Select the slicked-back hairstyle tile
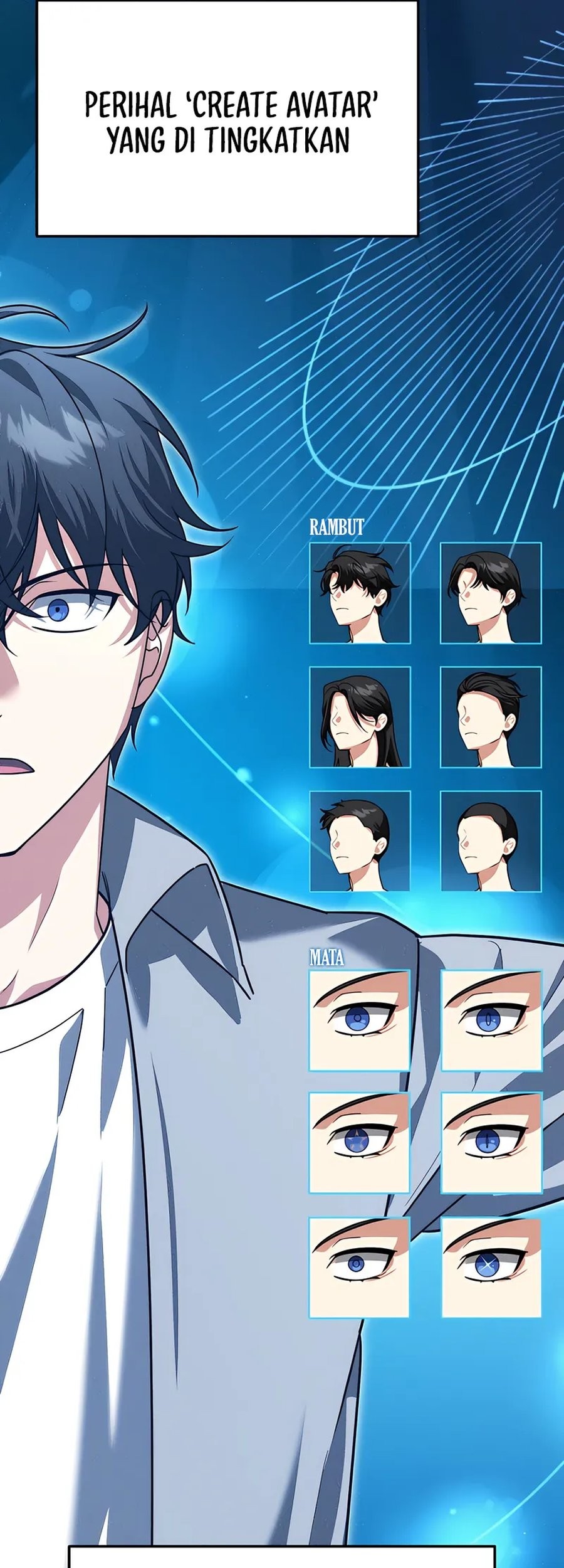Viewport: 564px width, 1568px height. (491, 717)
